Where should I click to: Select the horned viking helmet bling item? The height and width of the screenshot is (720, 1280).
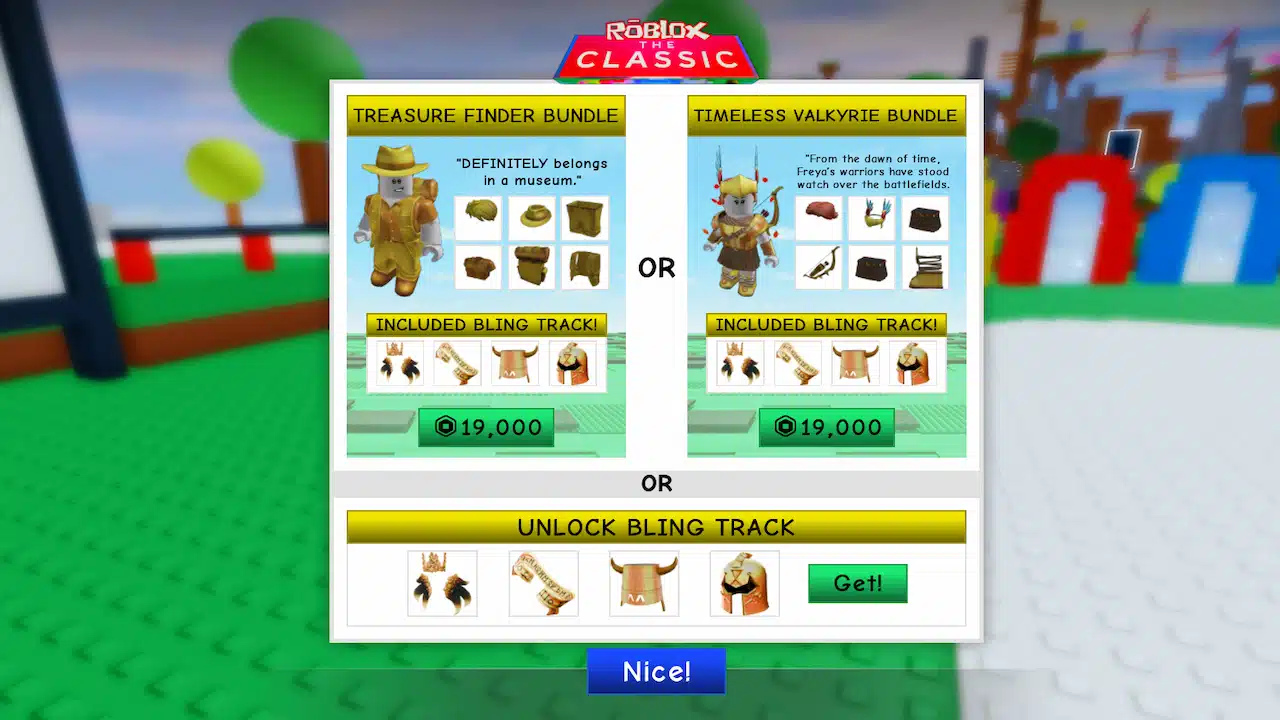643,583
